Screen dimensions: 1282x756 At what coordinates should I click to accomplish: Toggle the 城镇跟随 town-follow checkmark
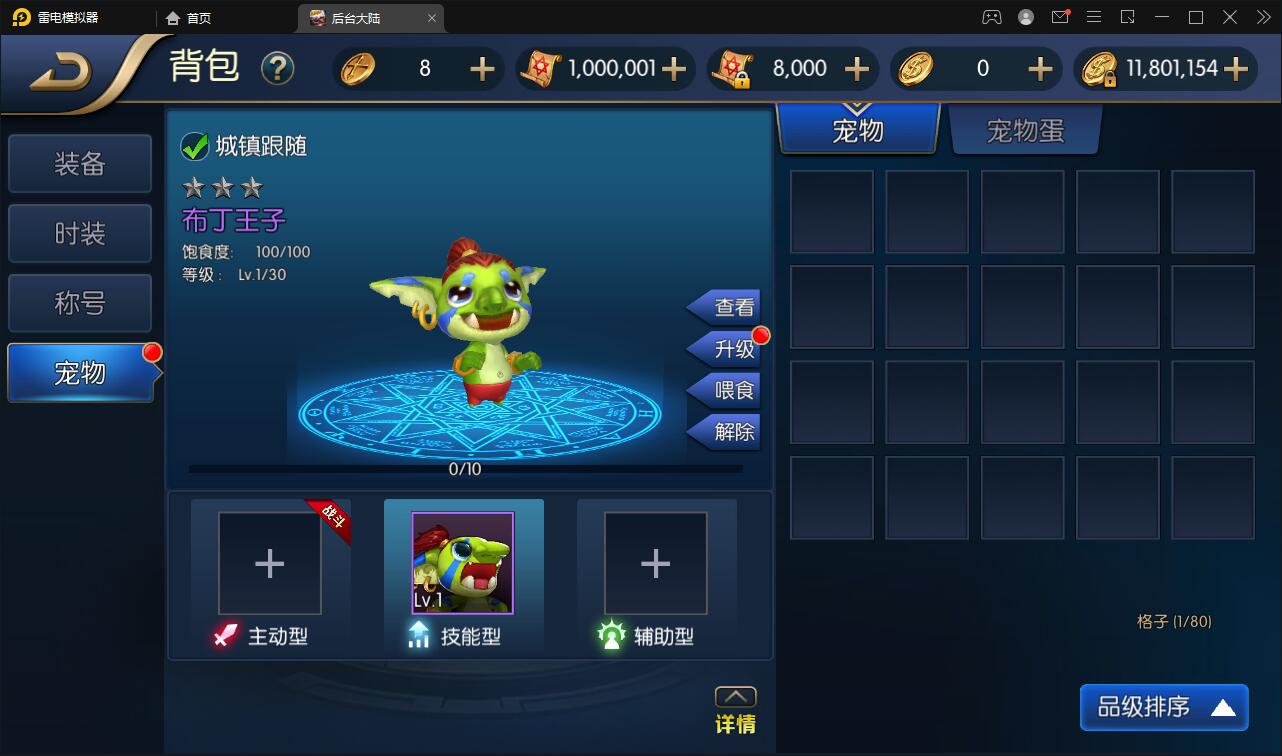tap(192, 146)
